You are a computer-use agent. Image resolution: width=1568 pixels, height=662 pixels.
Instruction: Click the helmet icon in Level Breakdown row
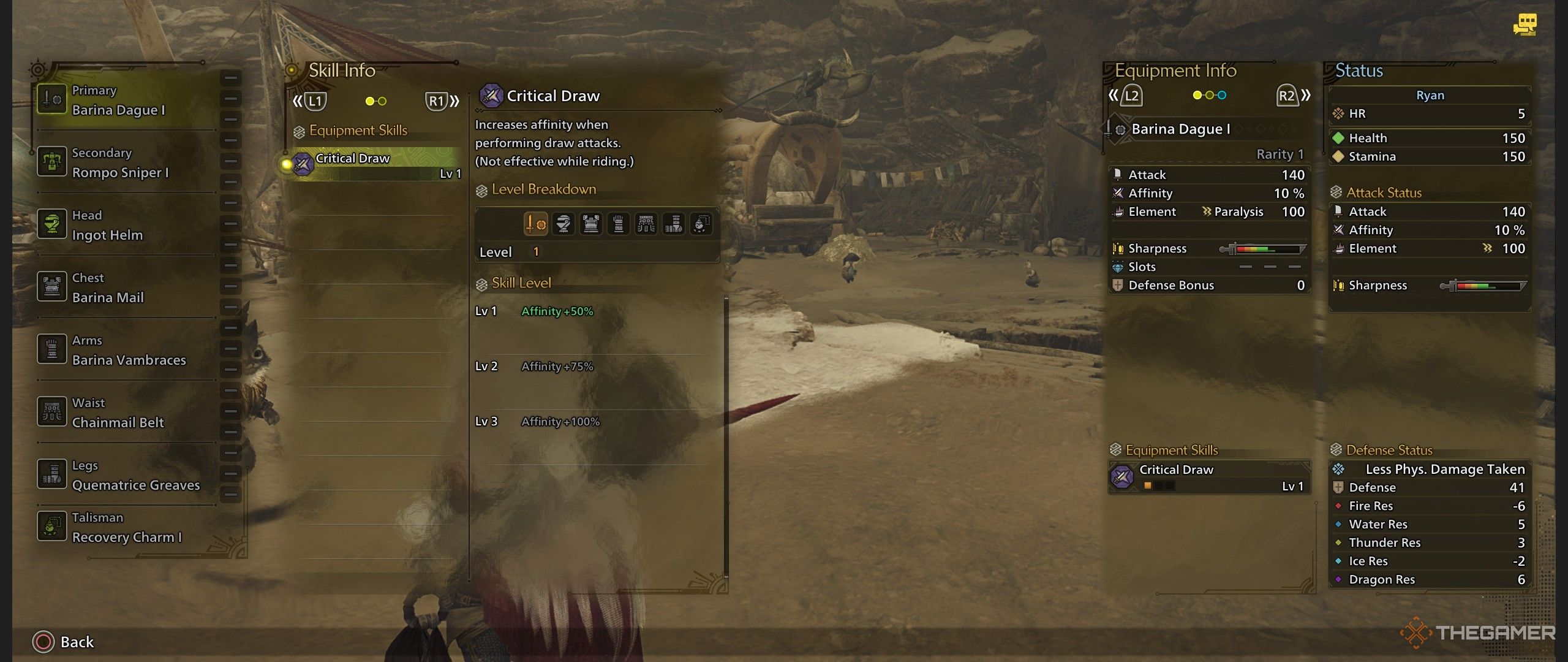[x=563, y=224]
